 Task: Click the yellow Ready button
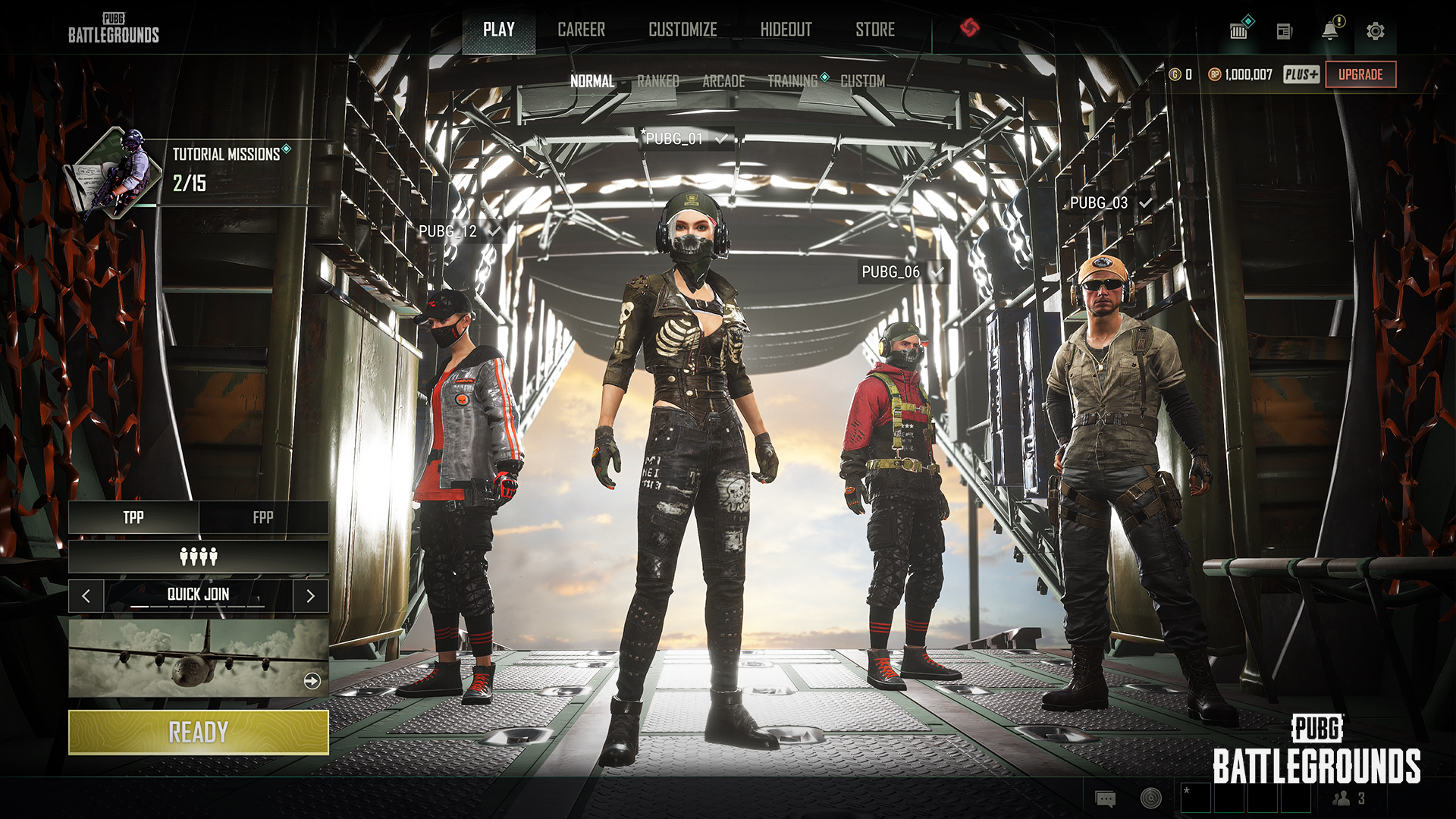pos(199,733)
